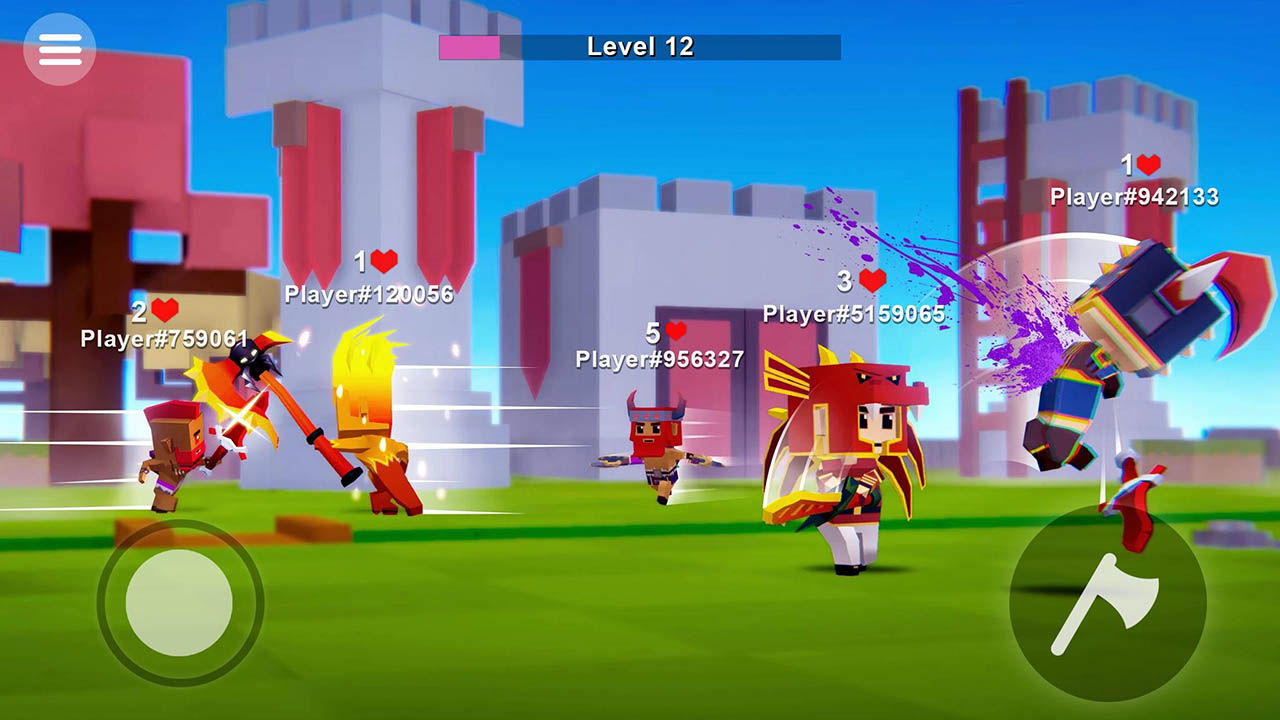Select the Player#5159065 name label
The width and height of the screenshot is (1280, 720).
click(853, 312)
